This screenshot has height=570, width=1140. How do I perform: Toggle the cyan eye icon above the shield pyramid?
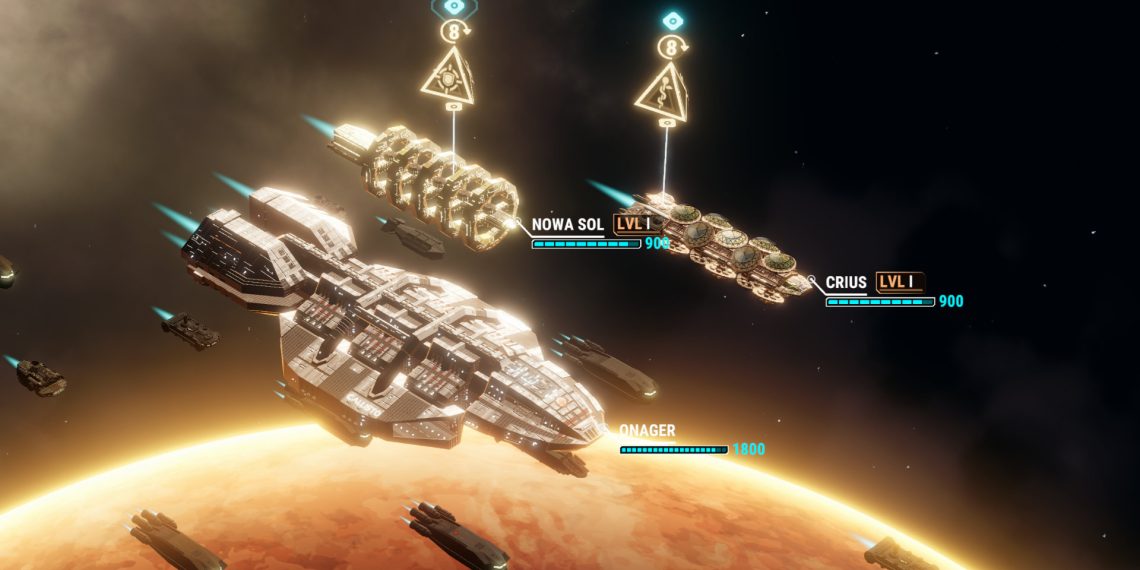[454, 6]
